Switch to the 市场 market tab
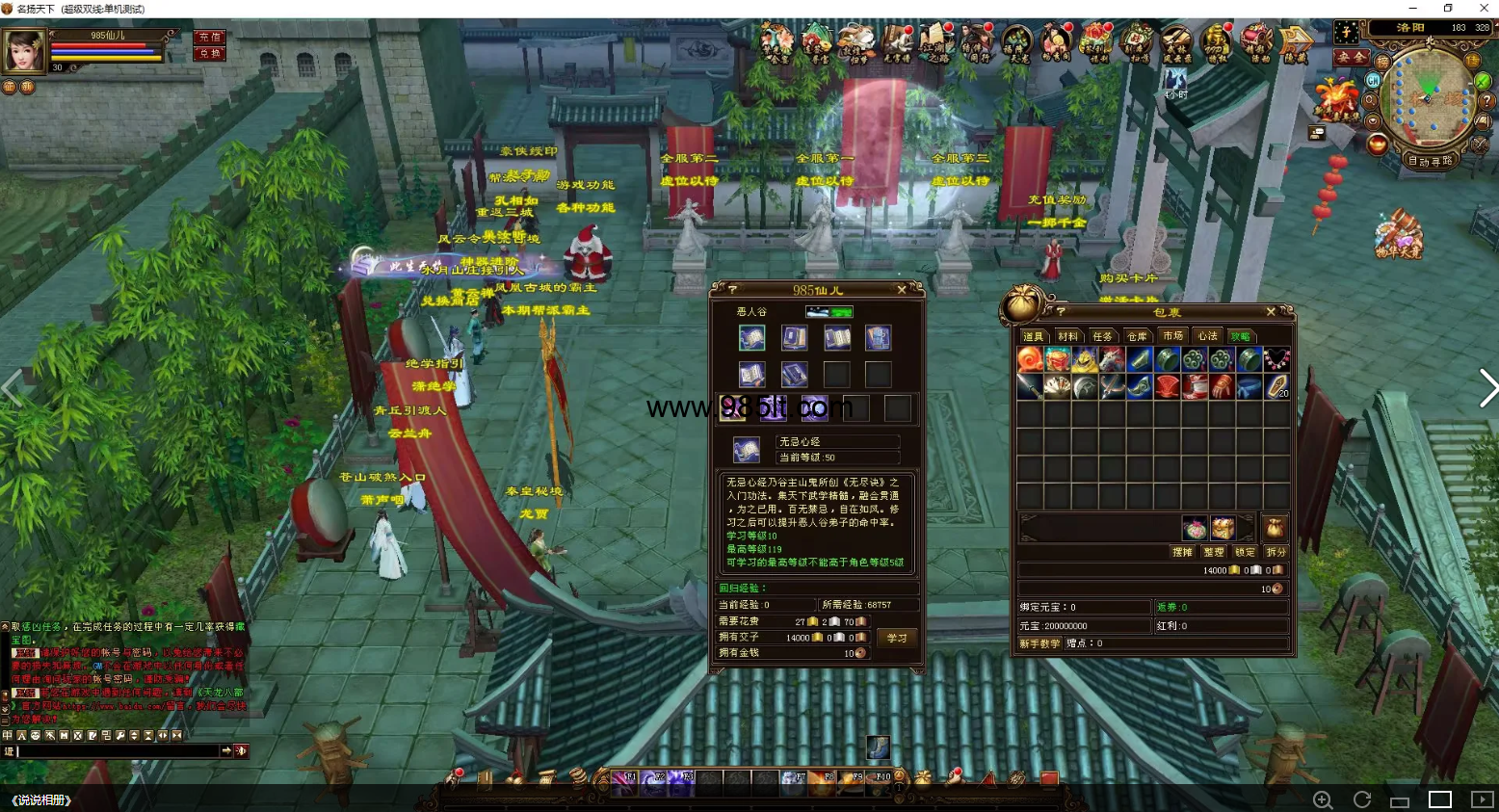Image resolution: width=1499 pixels, height=812 pixels. tap(1172, 336)
